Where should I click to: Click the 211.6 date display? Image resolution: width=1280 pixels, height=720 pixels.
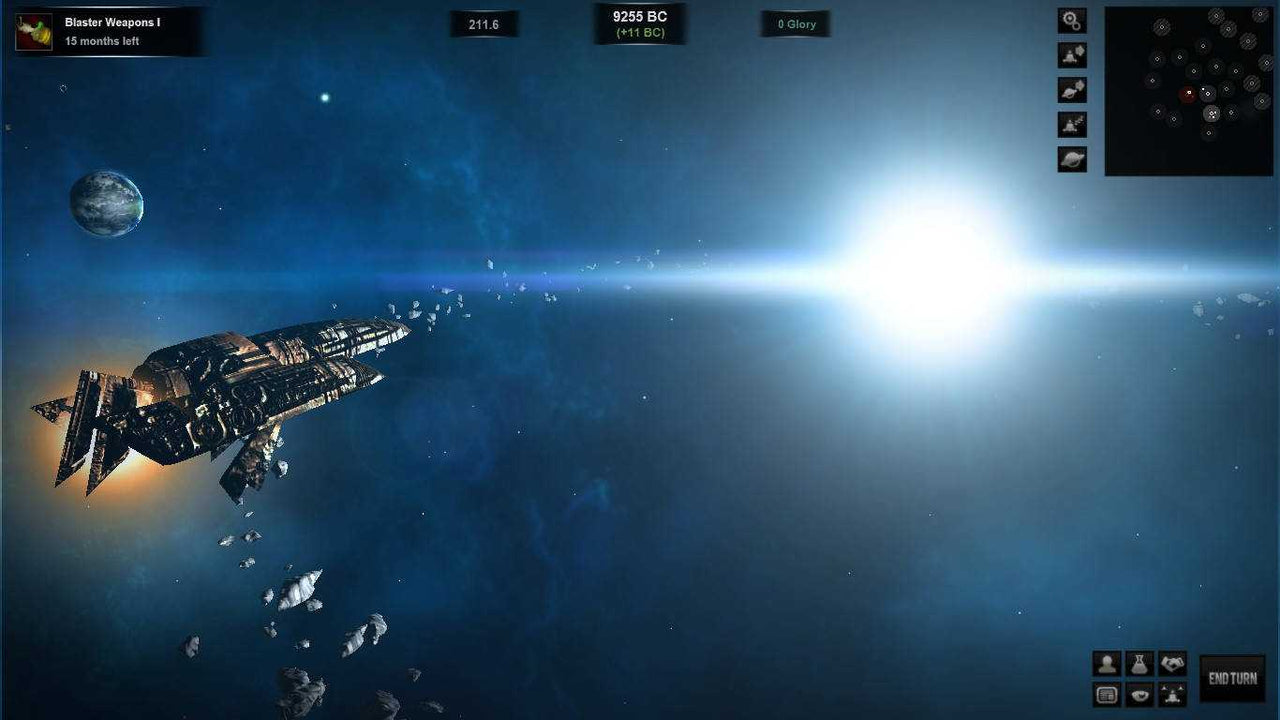pos(484,23)
